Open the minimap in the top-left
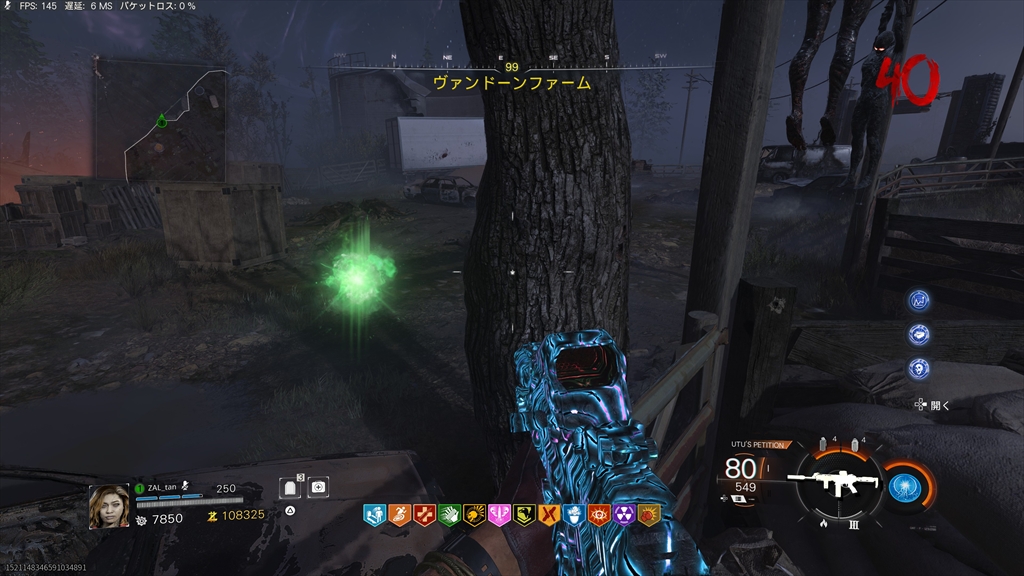The height and width of the screenshot is (576, 1024). point(160,122)
